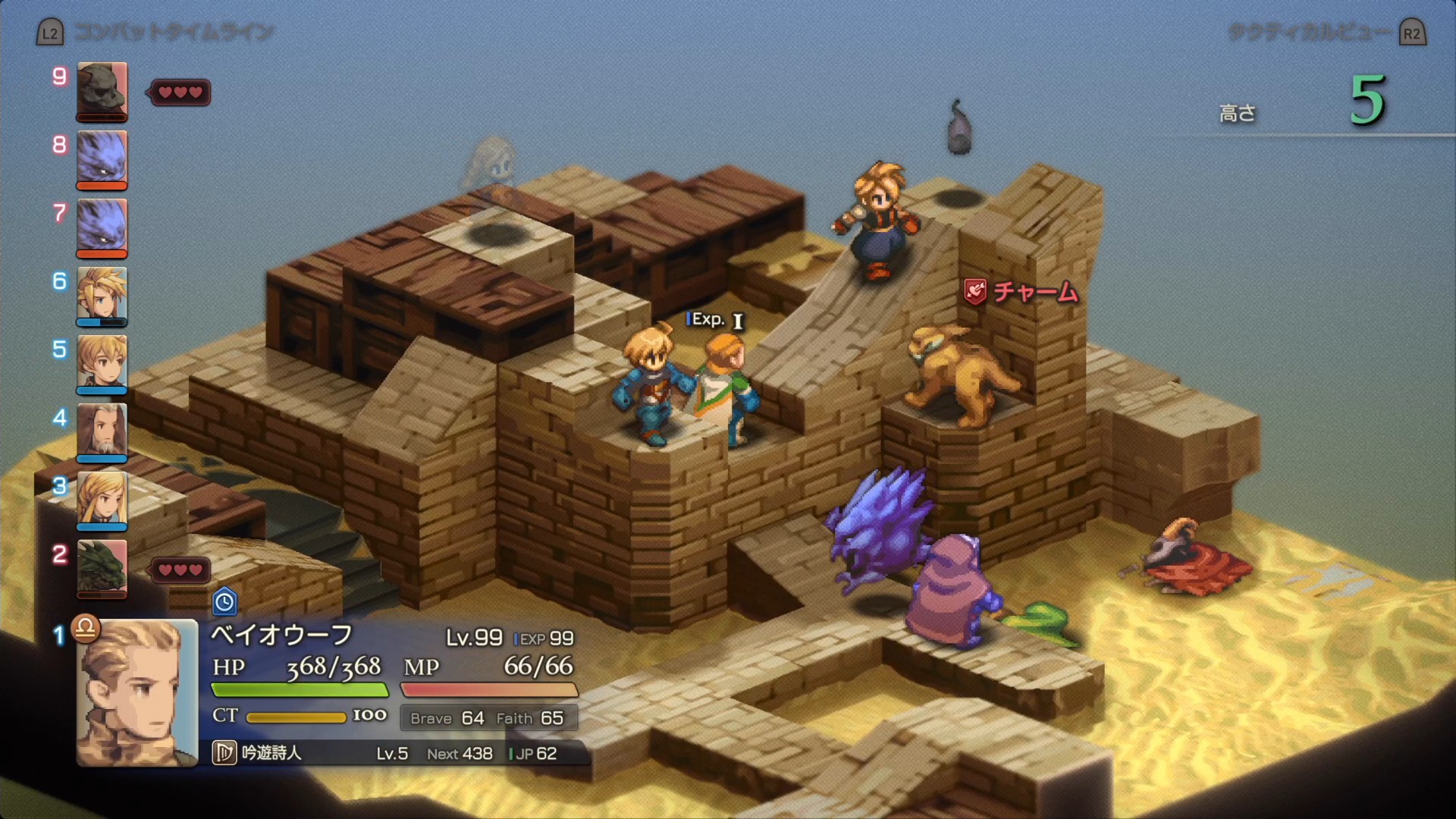Select the turn 9 dark helmeted monster portrait

[x=102, y=91]
